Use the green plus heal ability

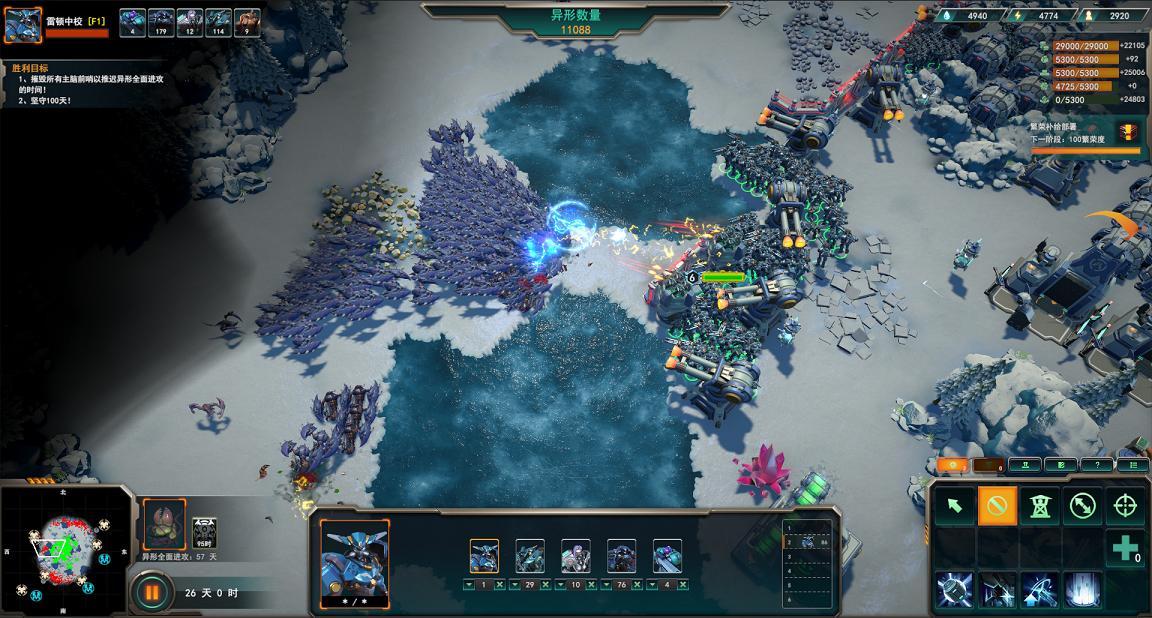point(1125,549)
